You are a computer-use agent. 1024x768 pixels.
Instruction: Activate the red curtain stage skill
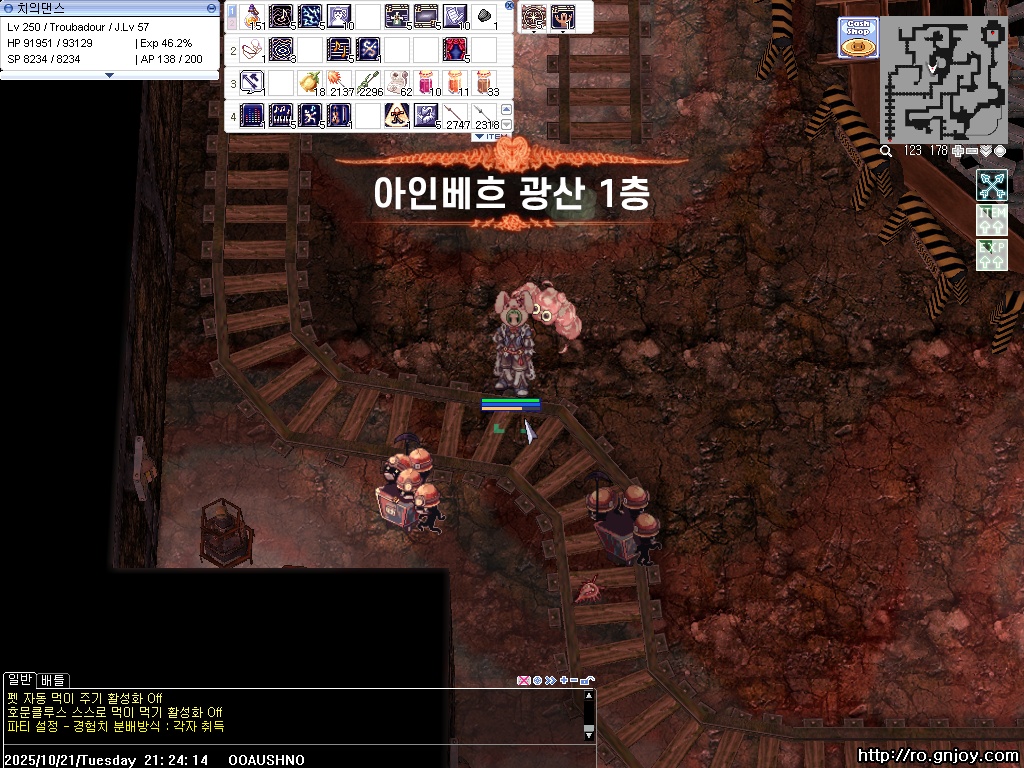tap(455, 48)
